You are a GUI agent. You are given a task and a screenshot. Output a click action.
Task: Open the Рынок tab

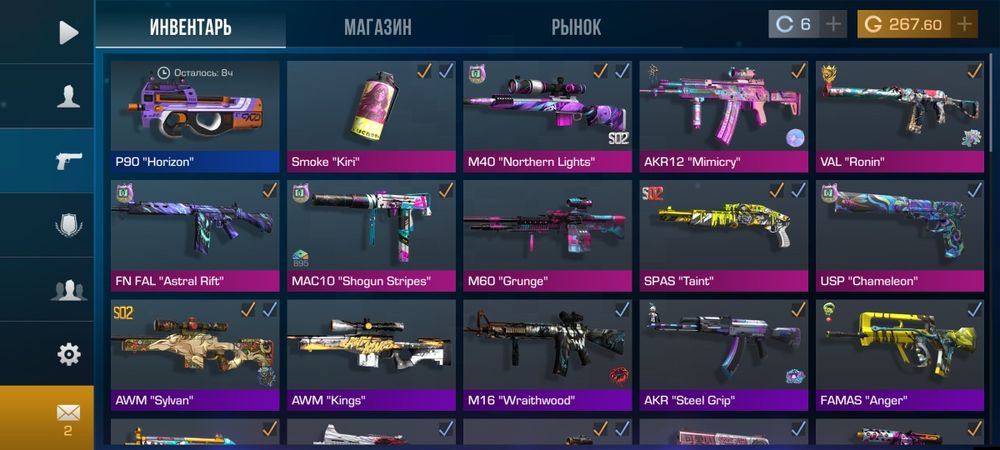[577, 27]
